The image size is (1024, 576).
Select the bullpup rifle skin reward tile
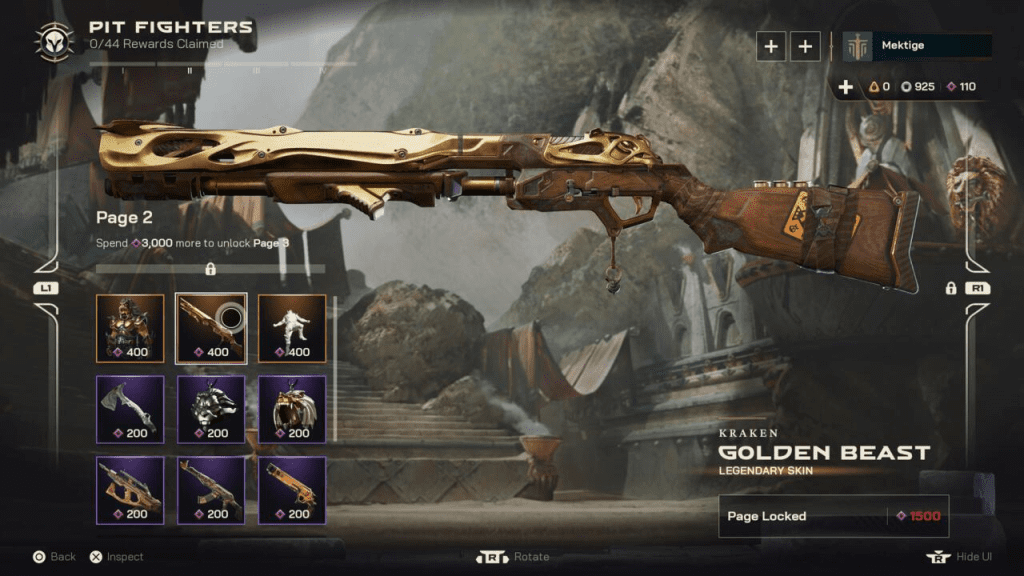[x=130, y=490]
